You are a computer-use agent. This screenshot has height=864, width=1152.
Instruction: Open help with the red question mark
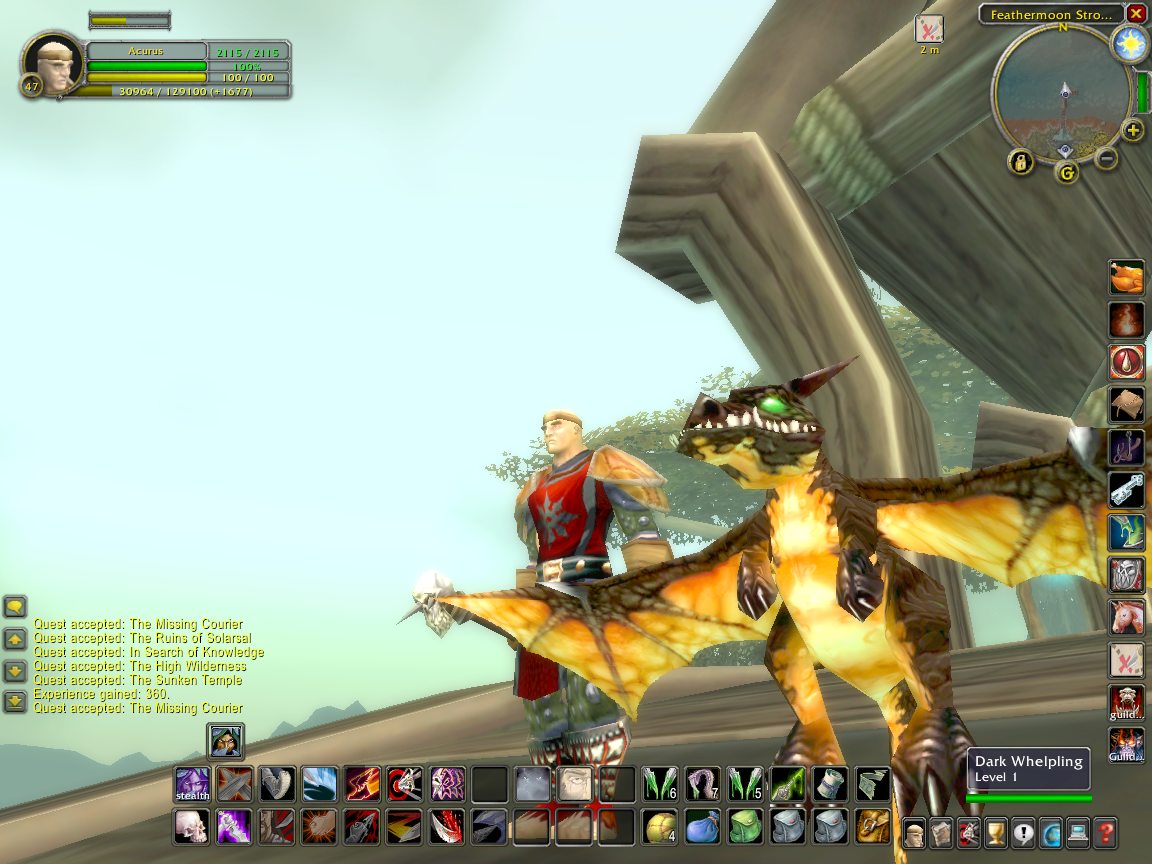1104,832
